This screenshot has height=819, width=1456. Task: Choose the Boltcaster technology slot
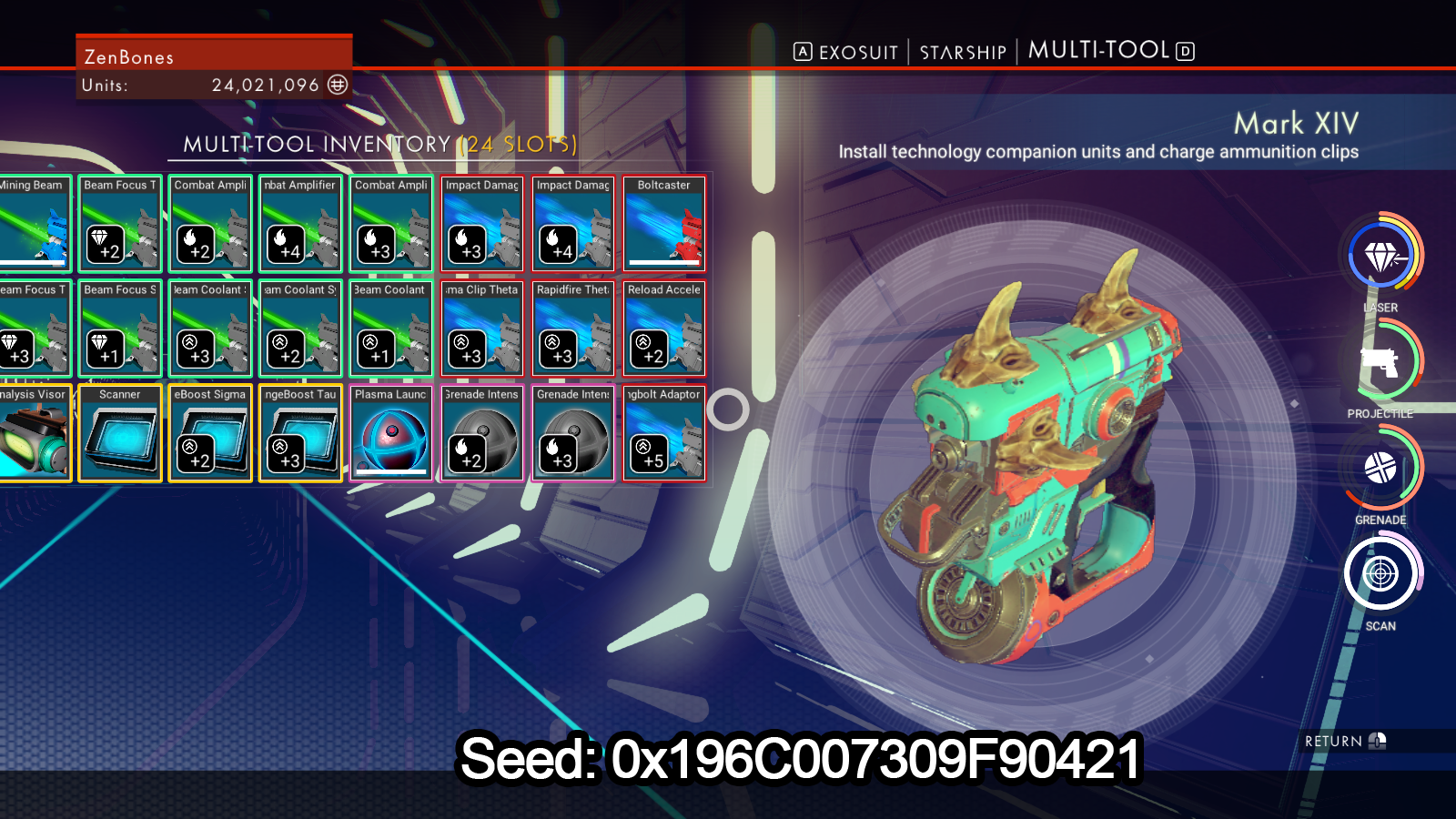click(664, 224)
